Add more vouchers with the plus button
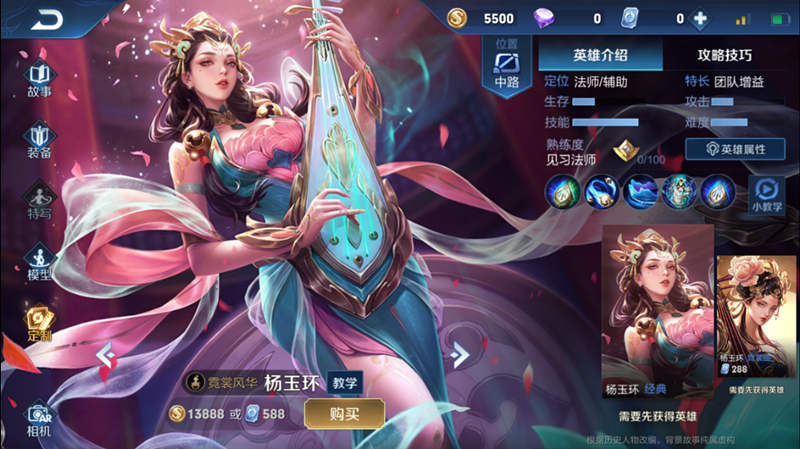This screenshot has height=449, width=800. point(700,18)
